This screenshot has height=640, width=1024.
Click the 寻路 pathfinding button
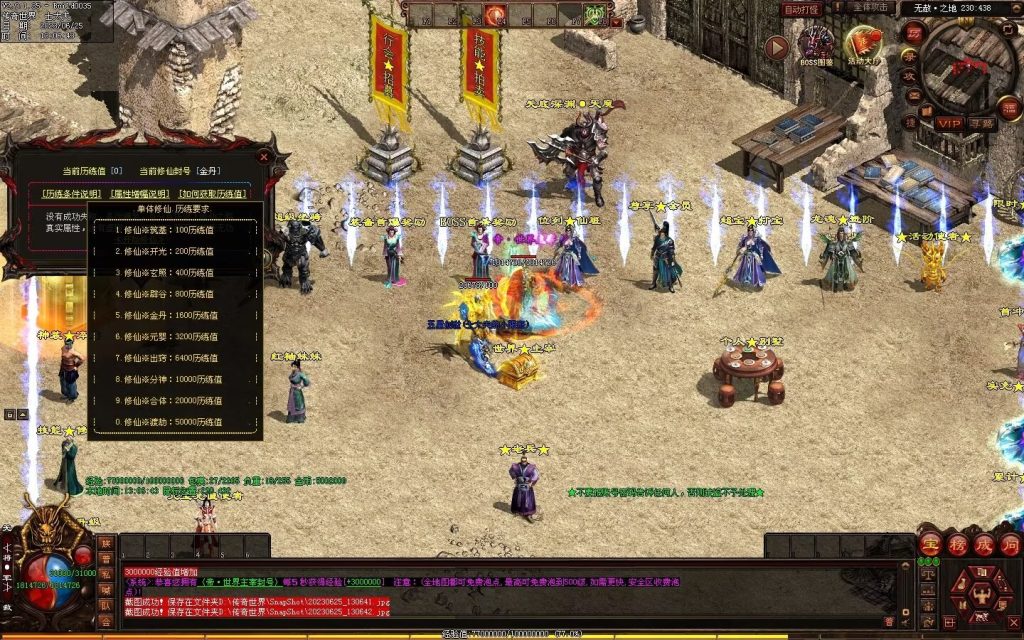(981, 123)
